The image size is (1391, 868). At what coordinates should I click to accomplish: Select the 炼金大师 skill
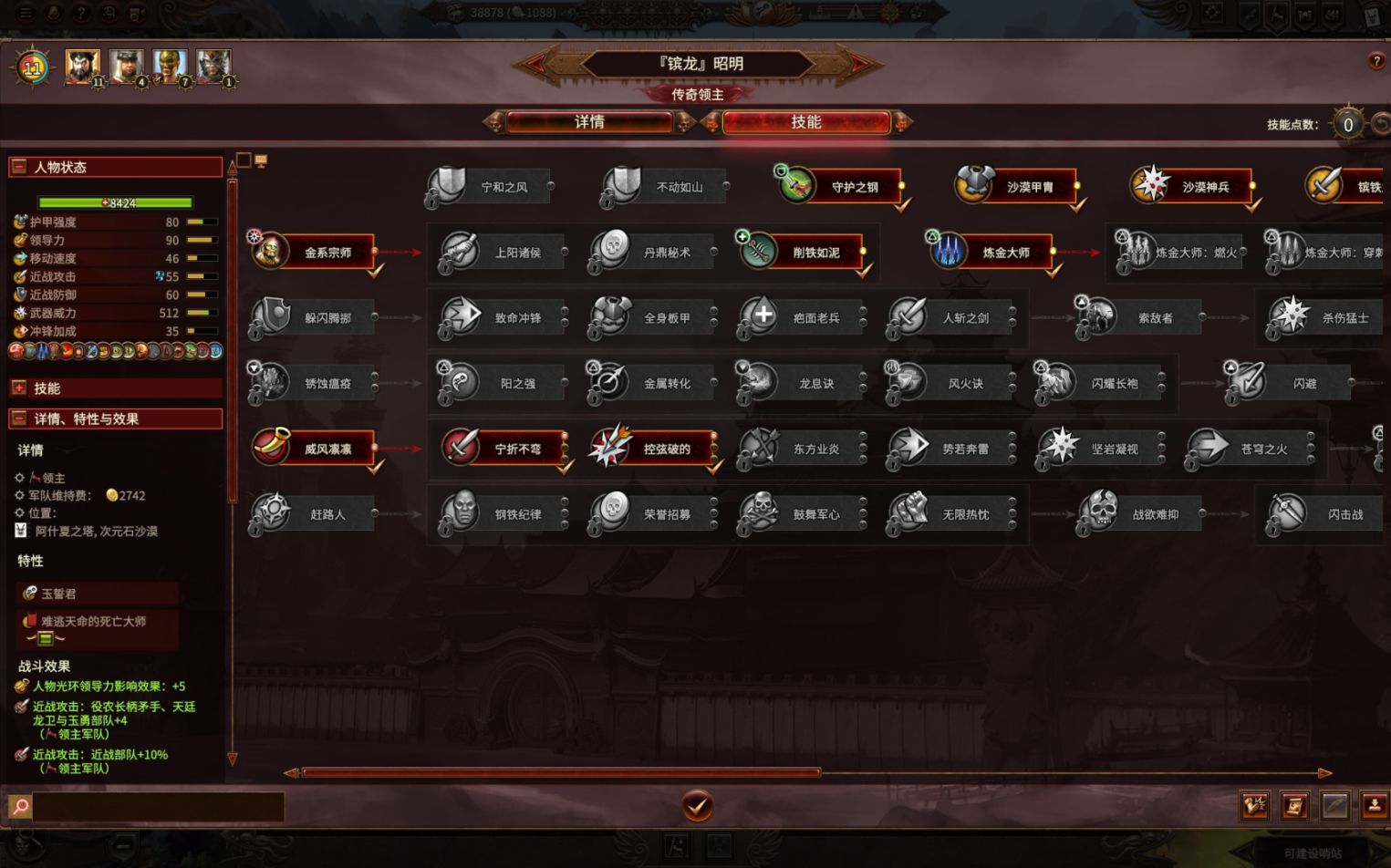pos(992,253)
